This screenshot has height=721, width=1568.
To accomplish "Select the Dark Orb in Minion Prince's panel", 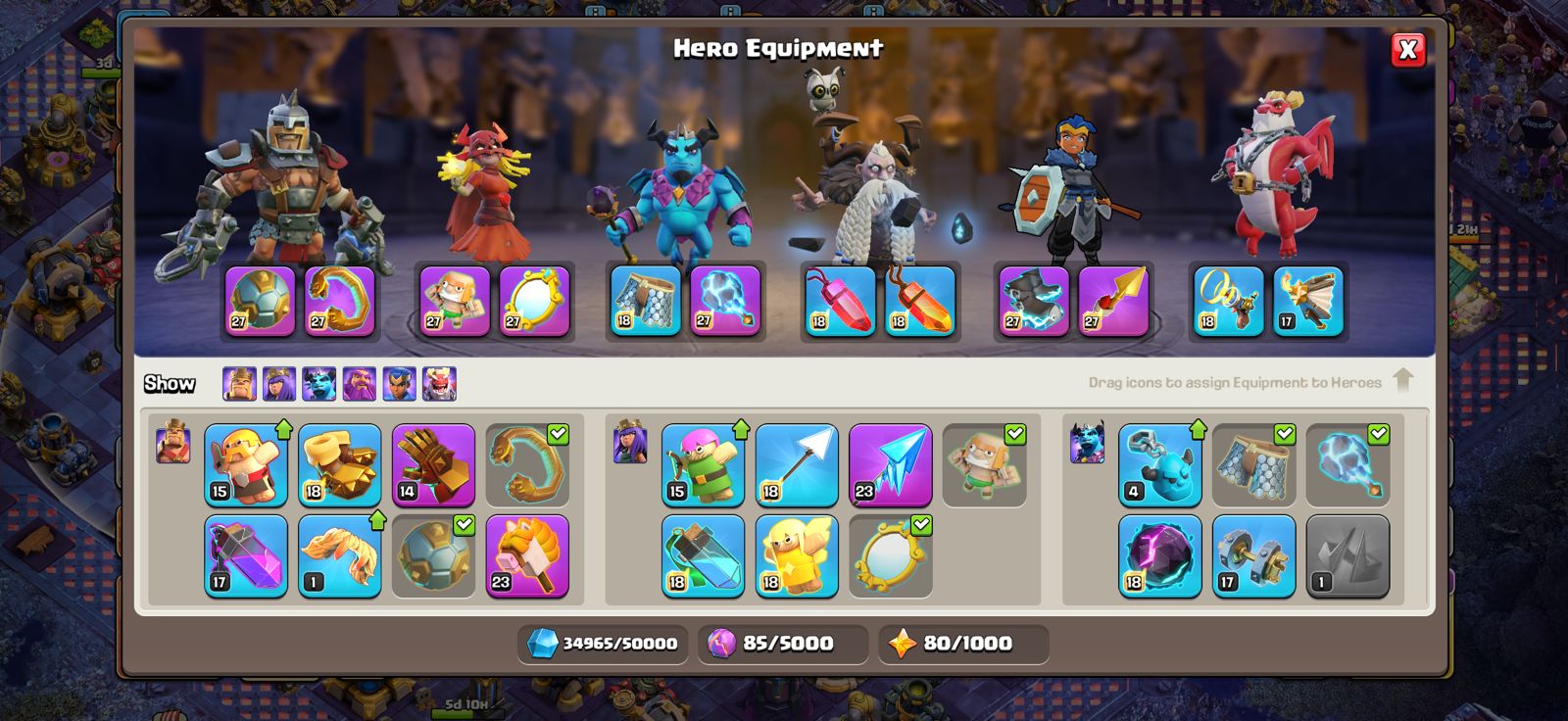I will pos(1157,554).
